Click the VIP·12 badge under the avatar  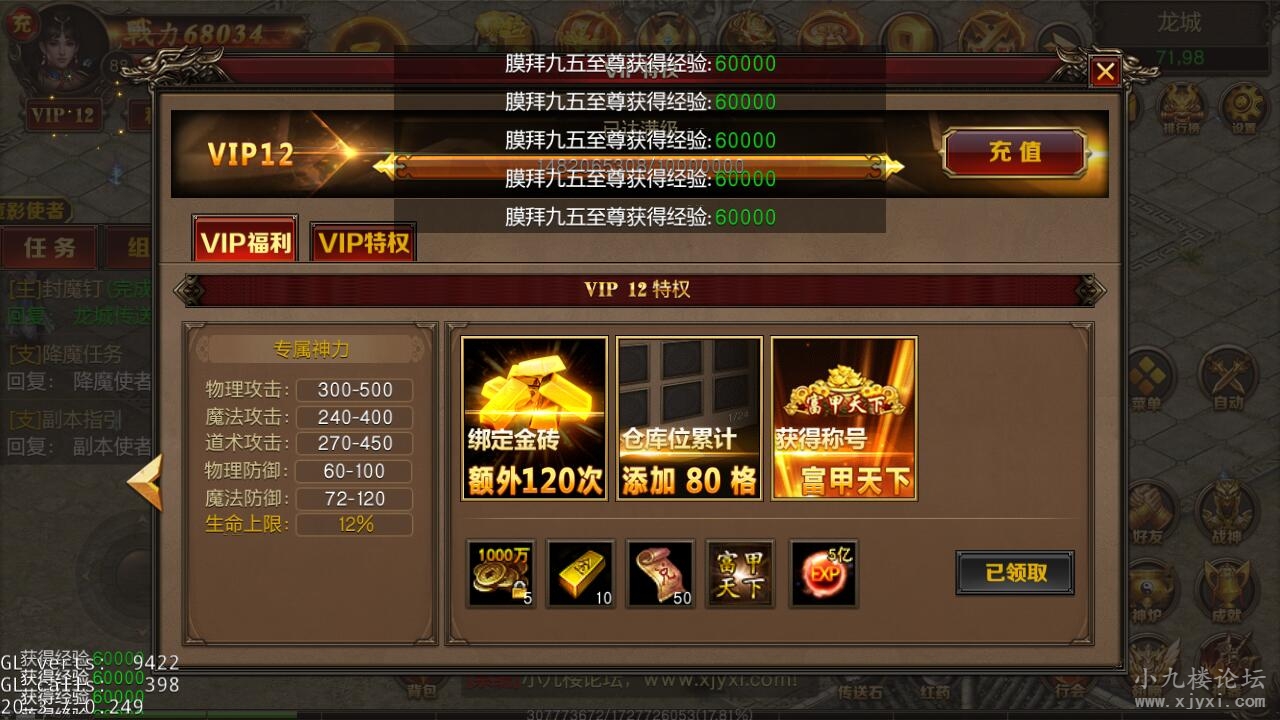(62, 114)
